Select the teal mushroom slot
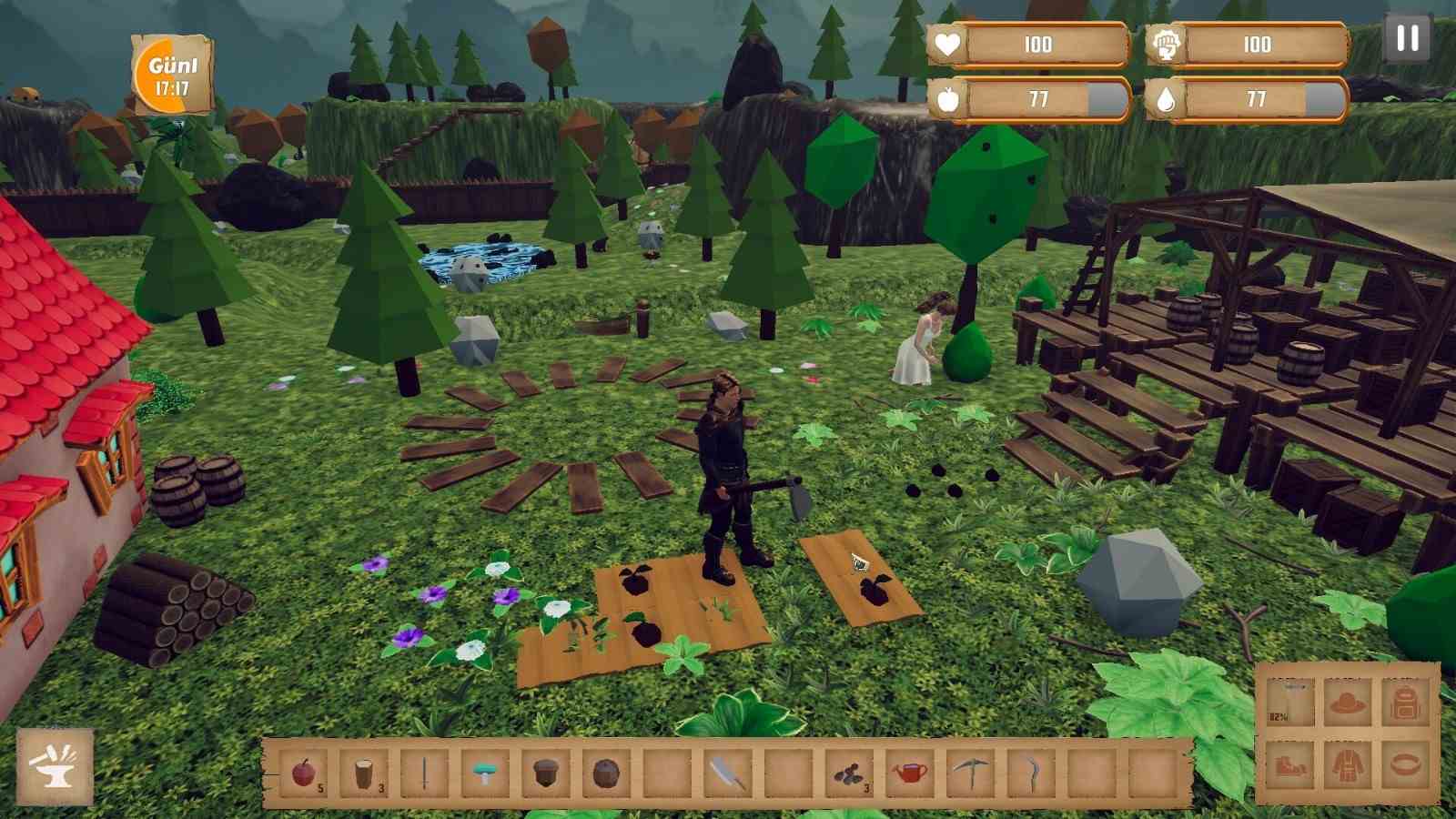This screenshot has height=819, width=1456. pyautogui.click(x=485, y=773)
